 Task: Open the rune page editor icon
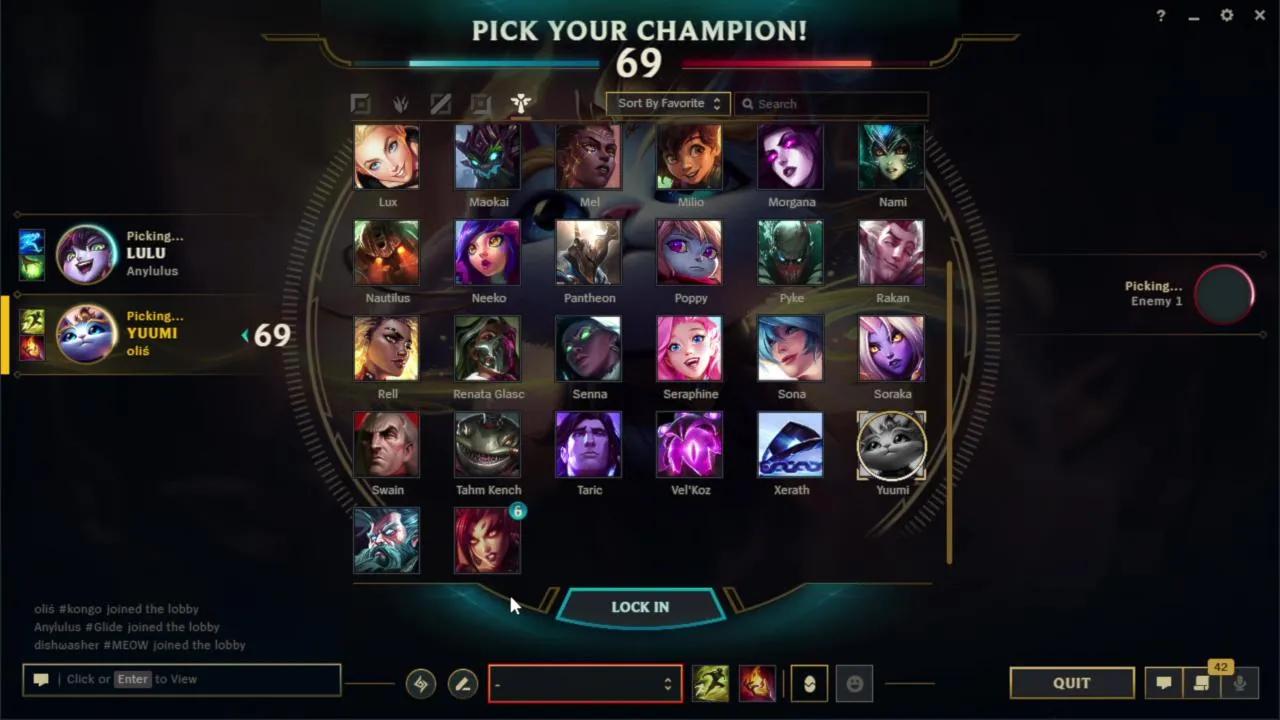click(x=462, y=684)
